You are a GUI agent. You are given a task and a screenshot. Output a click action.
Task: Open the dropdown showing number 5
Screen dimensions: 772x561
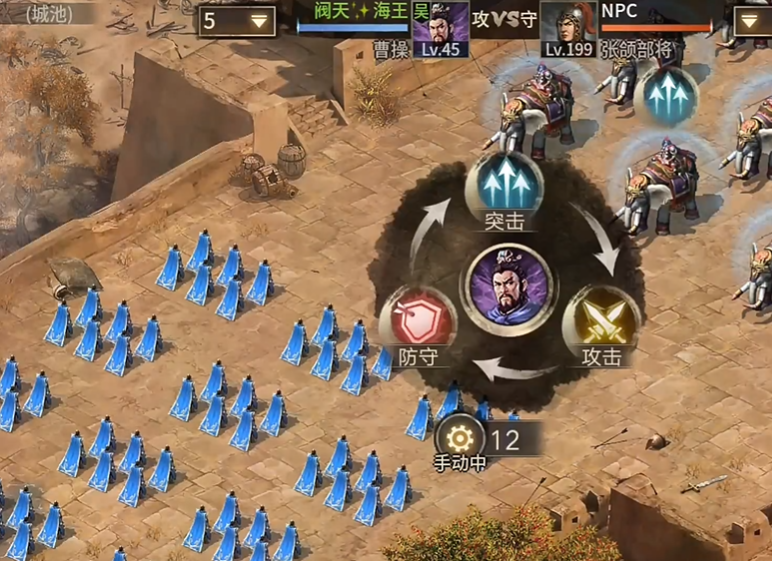[x=238, y=21]
